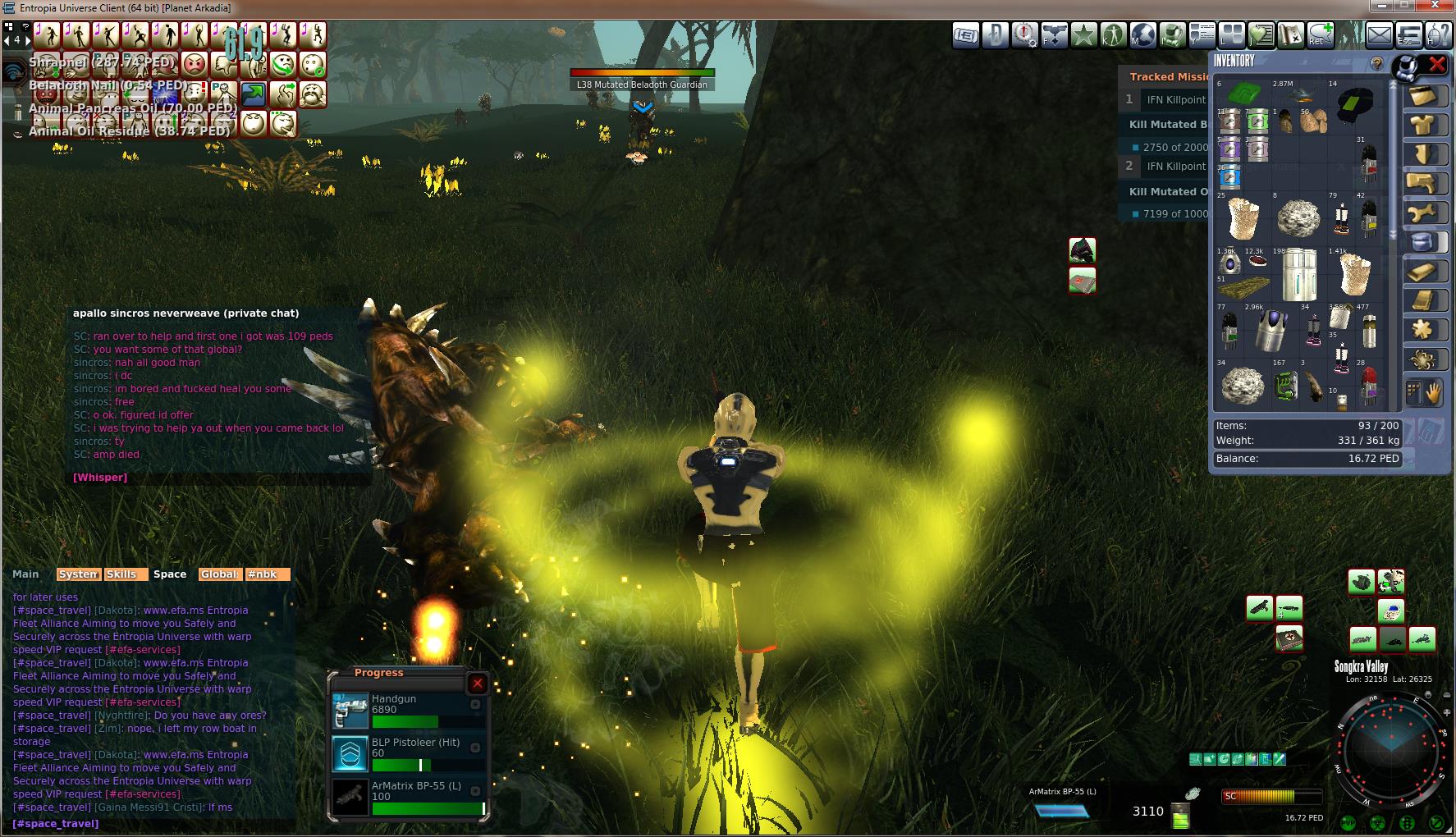Open the Esc system menu button
This screenshot has width=1456, height=837.
pos(1408,35)
